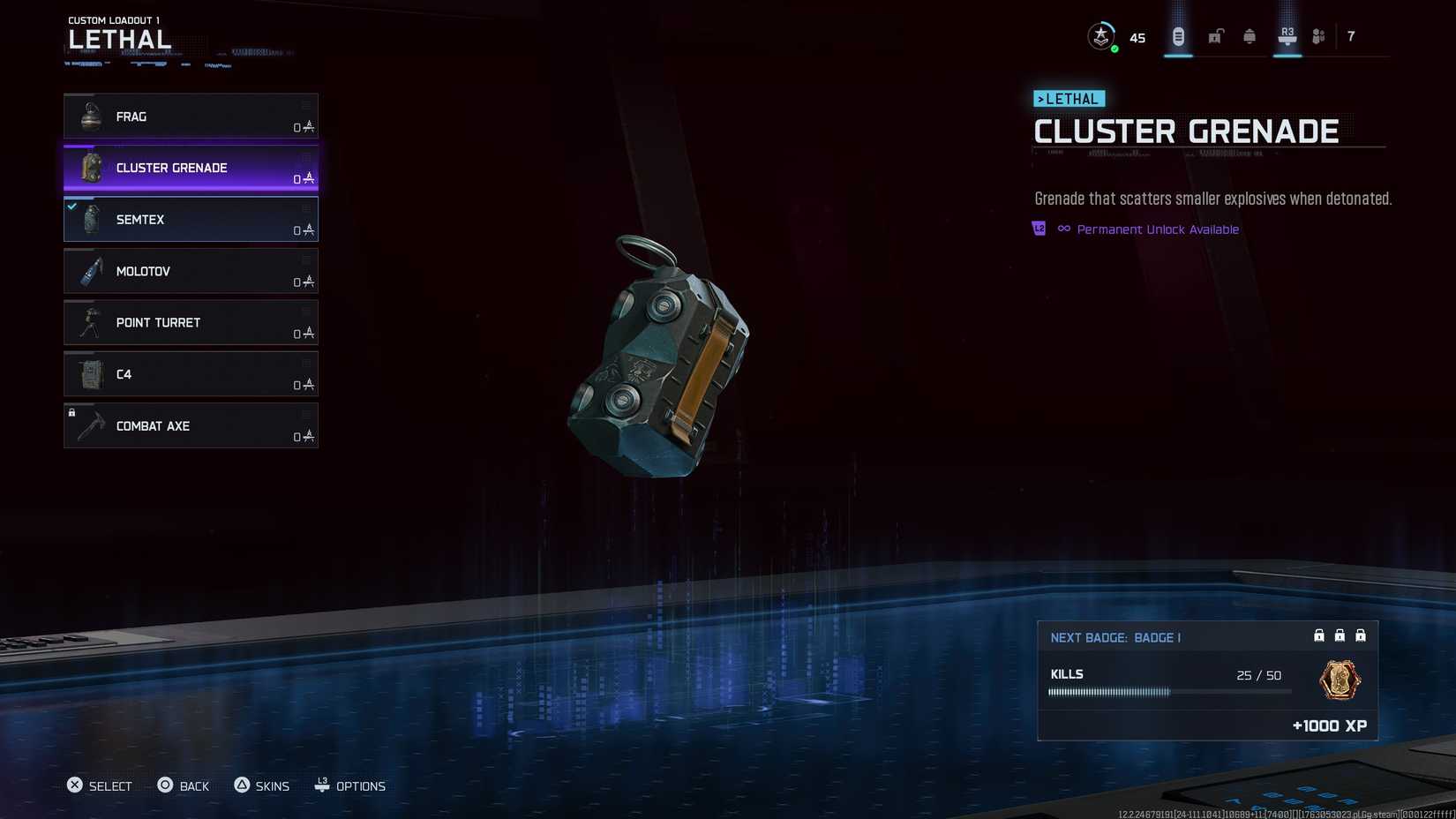Viewport: 1456px width, 819px height.
Task: Click the first lock above Next Badge panel
Action: click(x=1318, y=635)
